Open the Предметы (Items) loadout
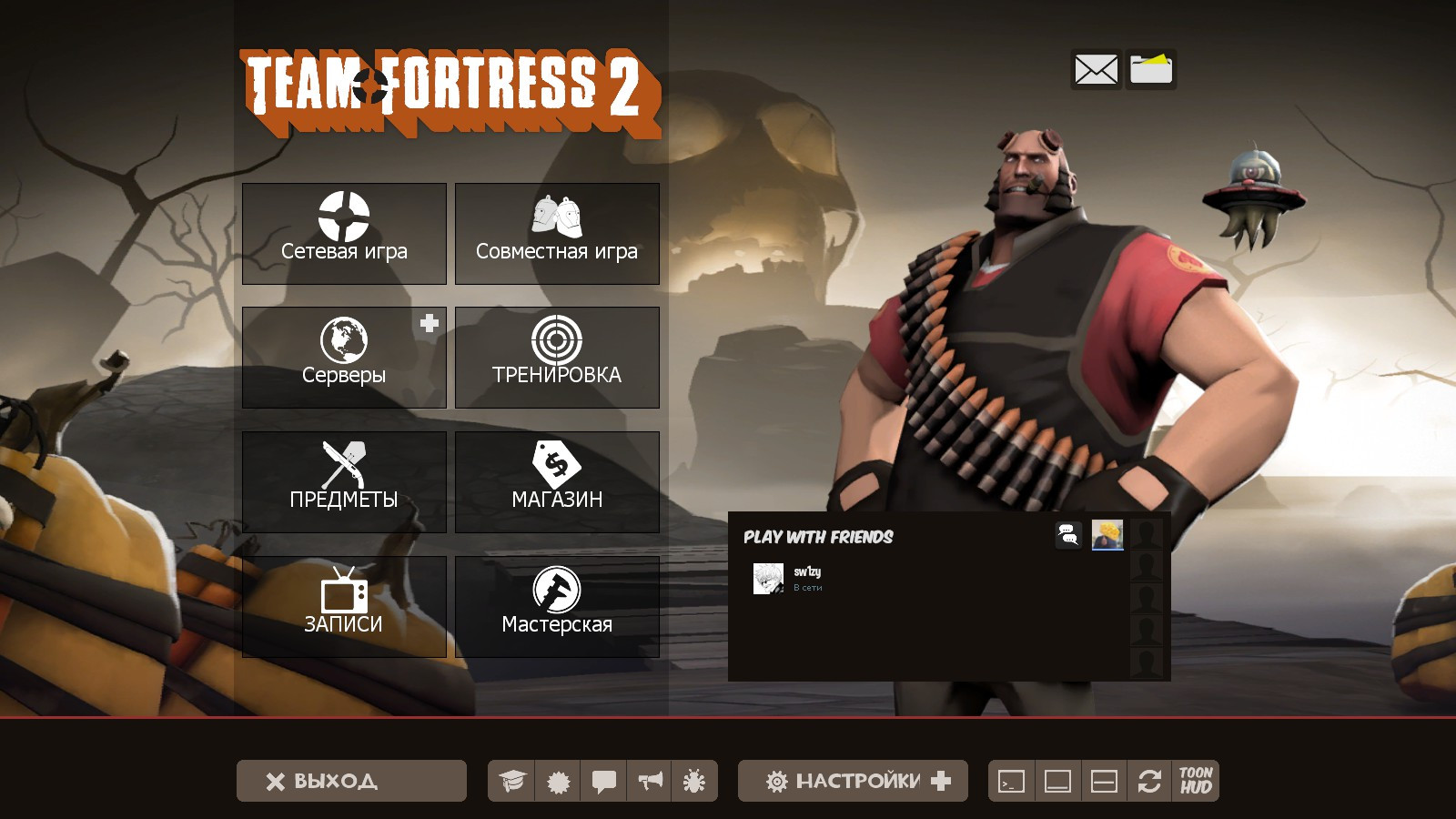Screen dimensions: 1456x819 pyautogui.click(x=344, y=481)
